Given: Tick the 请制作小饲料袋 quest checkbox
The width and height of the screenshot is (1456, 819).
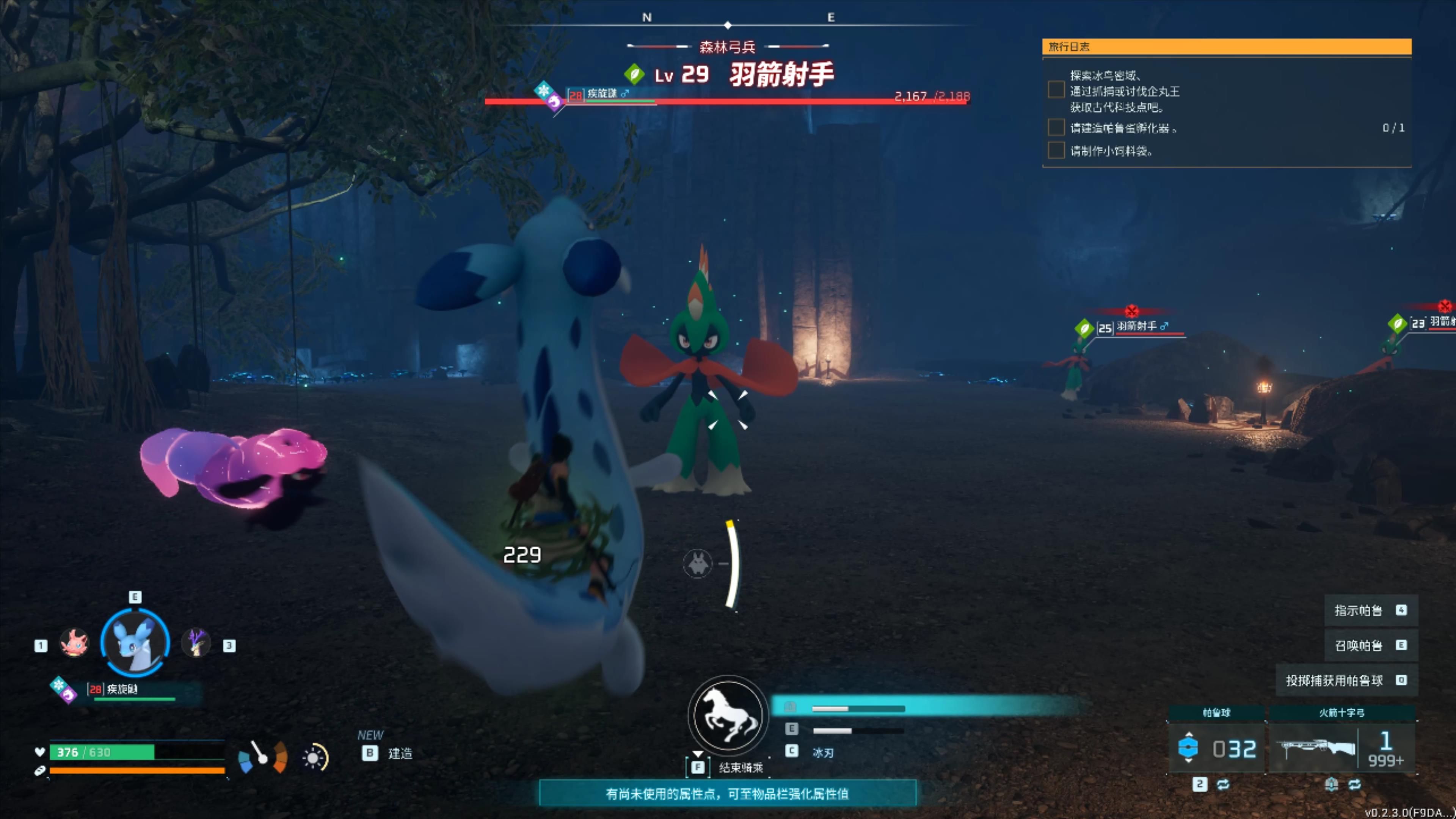Looking at the screenshot, I should point(1055,151).
